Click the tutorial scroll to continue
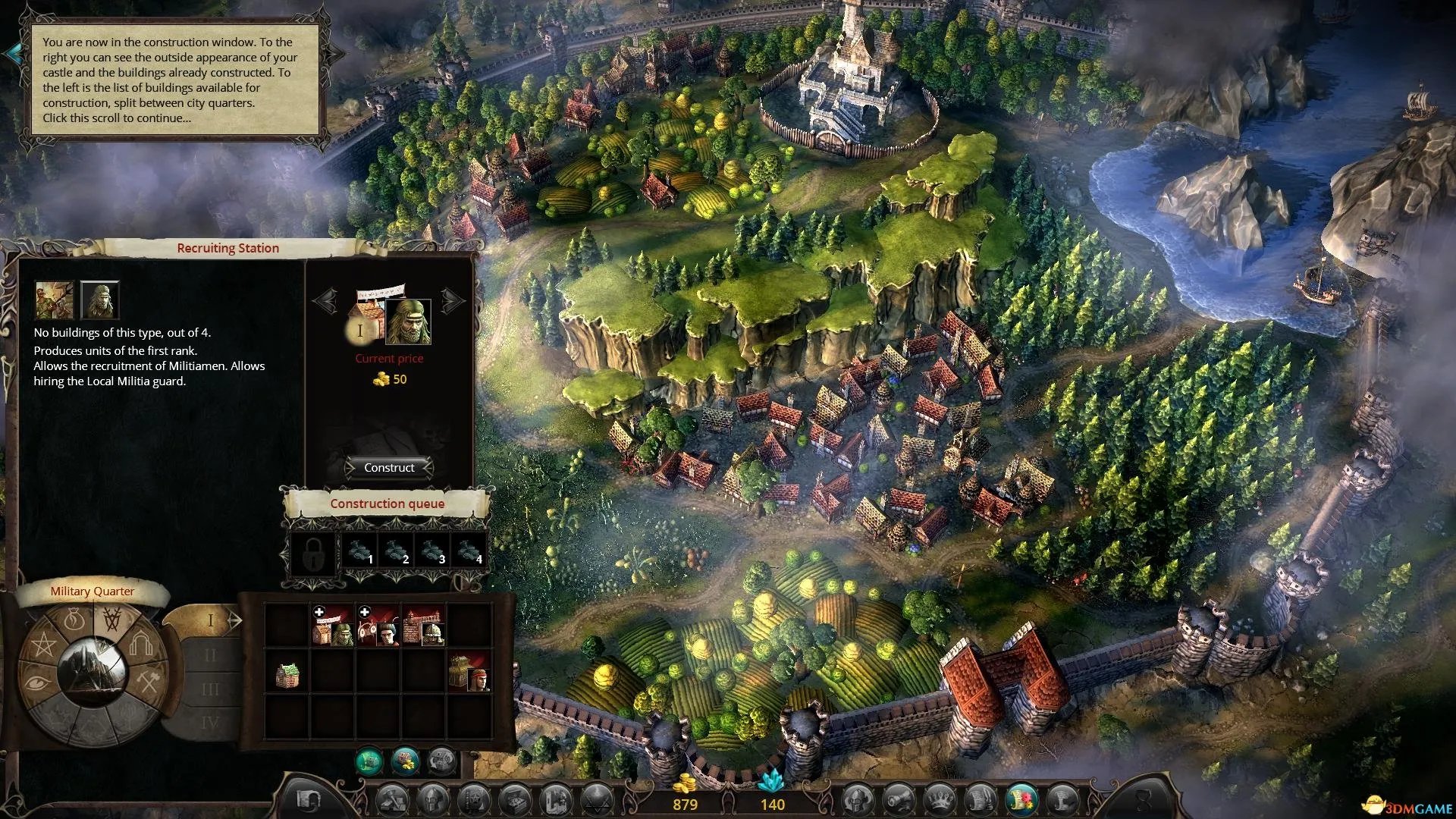This screenshot has height=819, width=1456. point(174,80)
